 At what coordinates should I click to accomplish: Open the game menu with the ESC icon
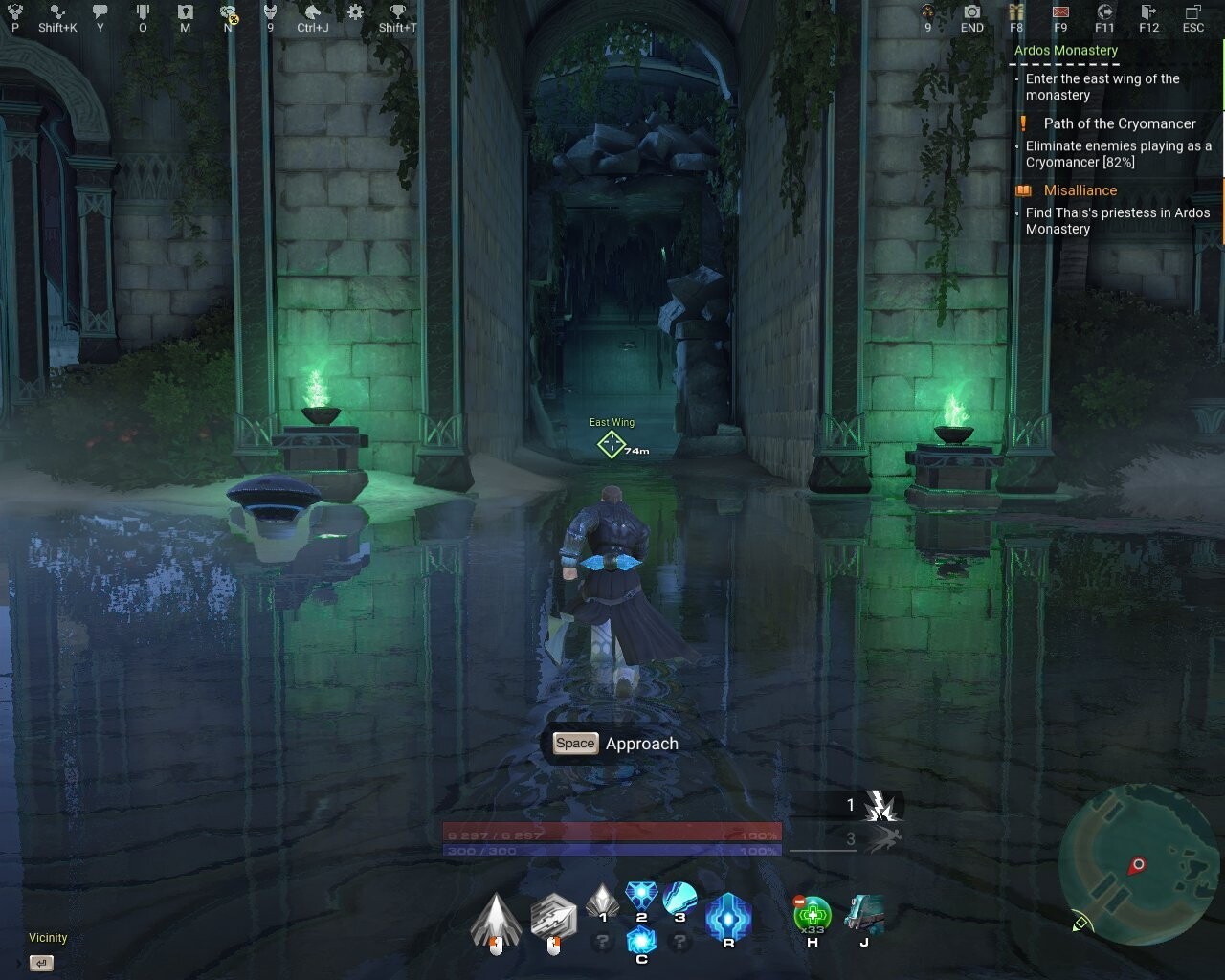1193,14
